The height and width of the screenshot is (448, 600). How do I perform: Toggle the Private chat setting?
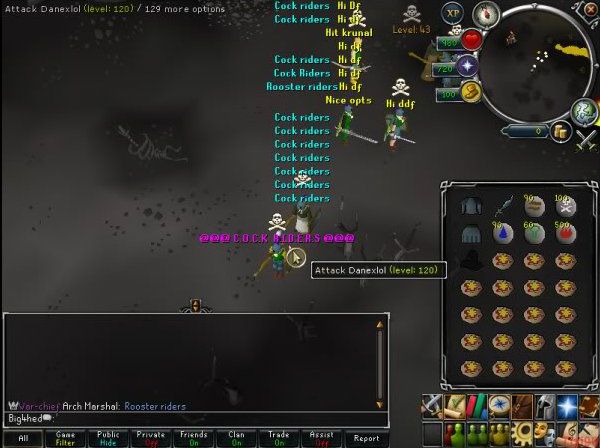151,438
